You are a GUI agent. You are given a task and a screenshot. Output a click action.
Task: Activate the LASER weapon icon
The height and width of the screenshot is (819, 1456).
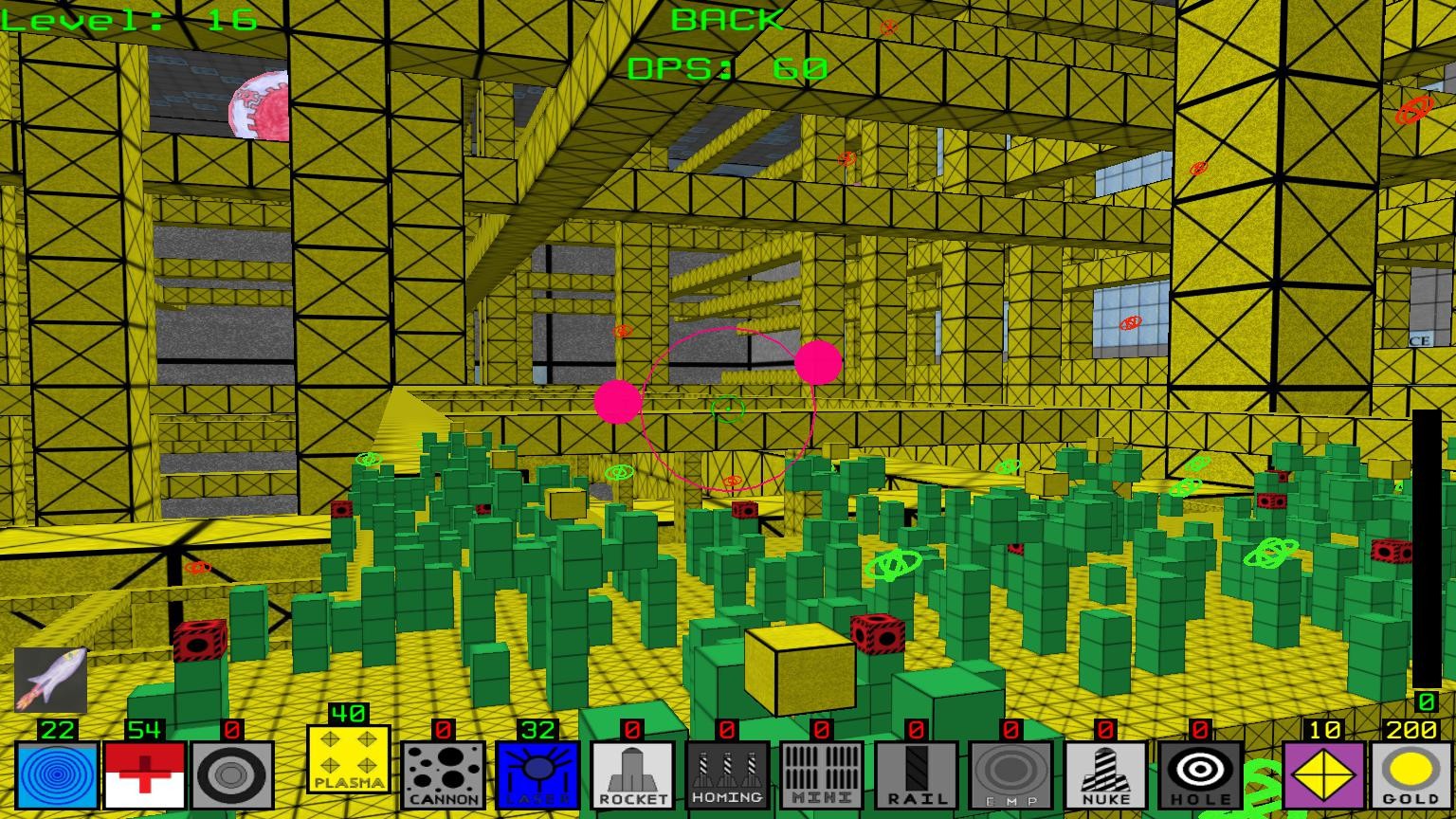tap(539, 775)
